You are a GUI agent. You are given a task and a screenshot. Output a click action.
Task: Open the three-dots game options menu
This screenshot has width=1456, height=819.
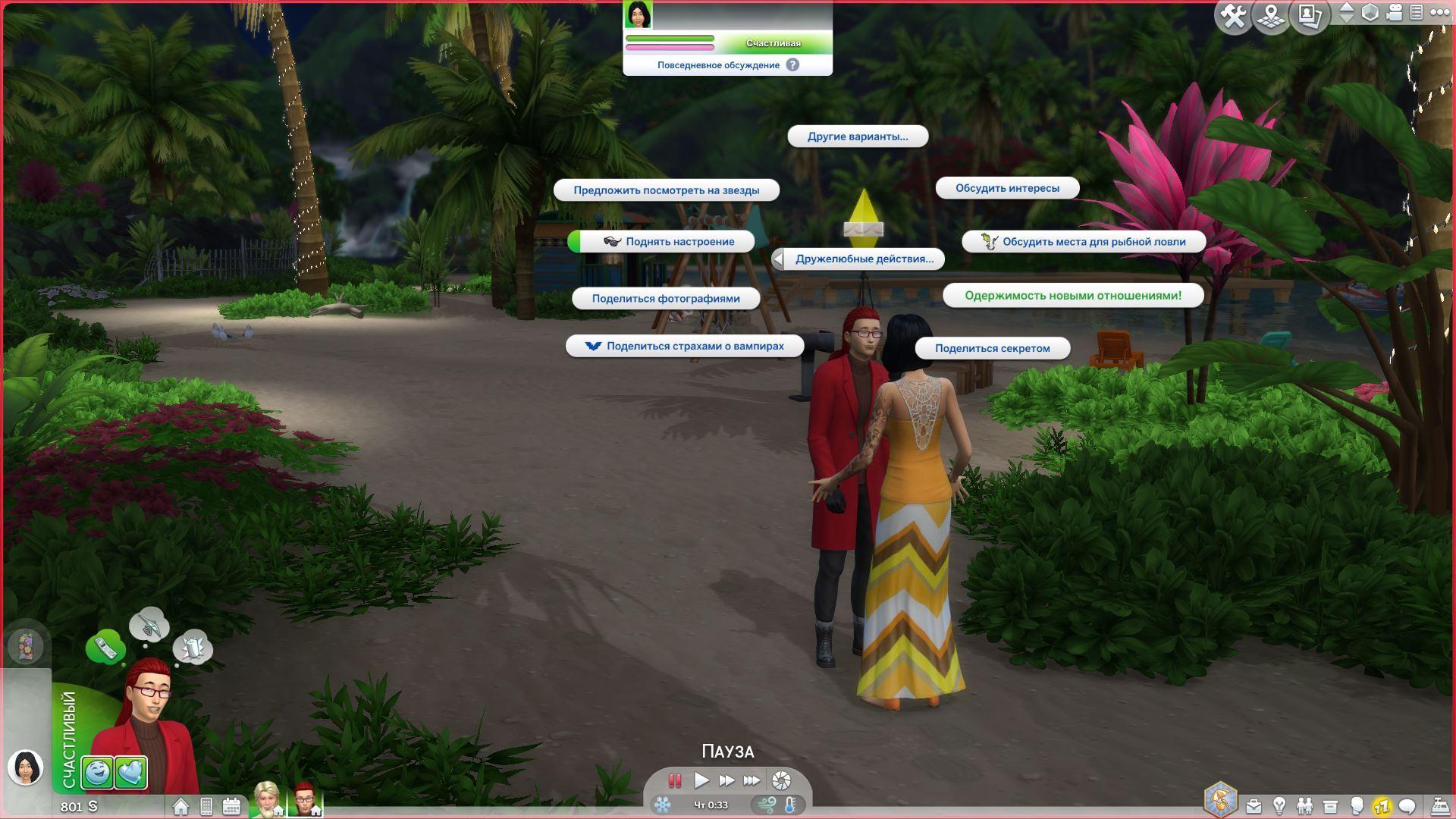1439,13
